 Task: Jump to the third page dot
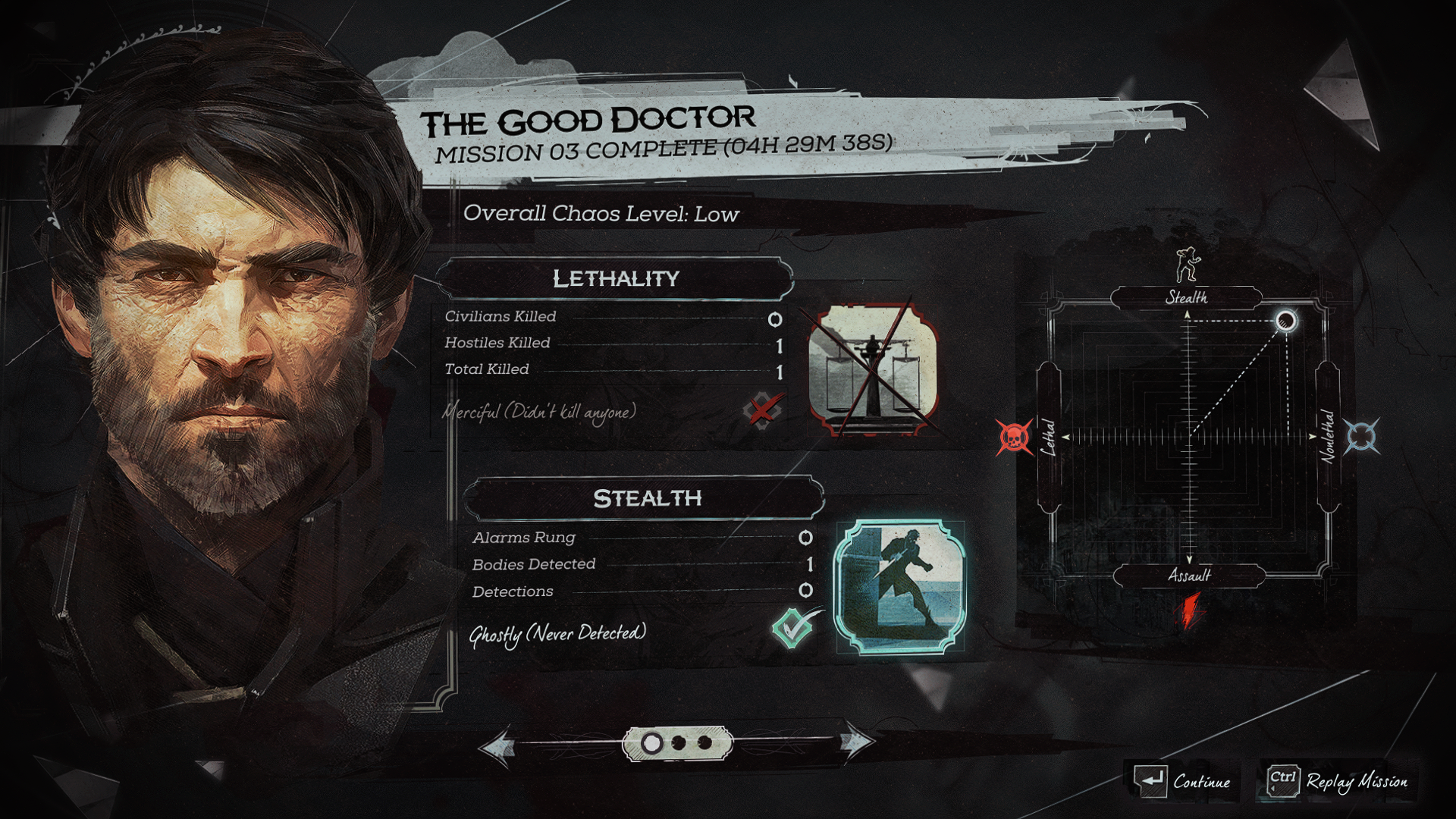click(704, 743)
